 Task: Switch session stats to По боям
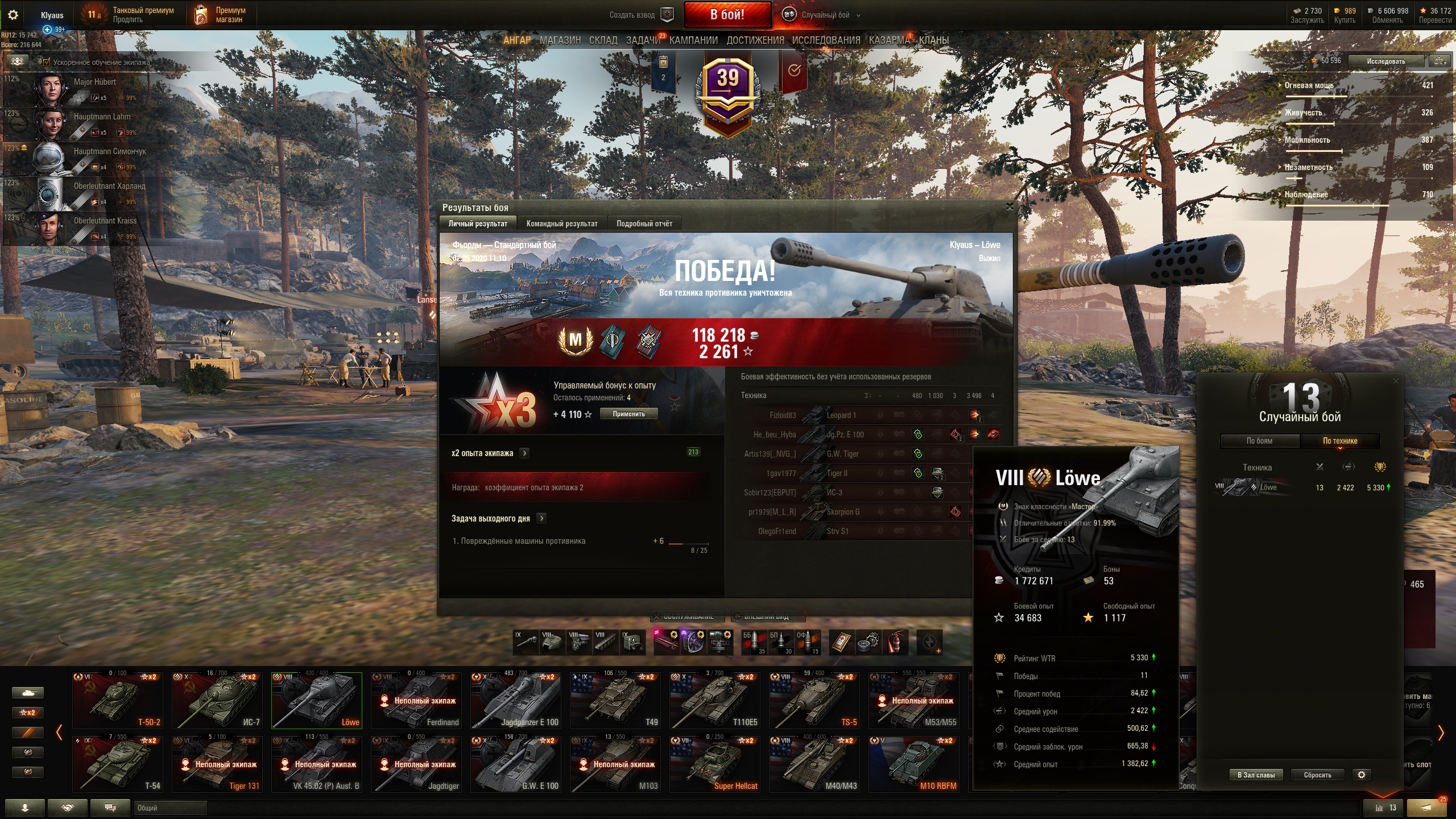[x=1259, y=441]
